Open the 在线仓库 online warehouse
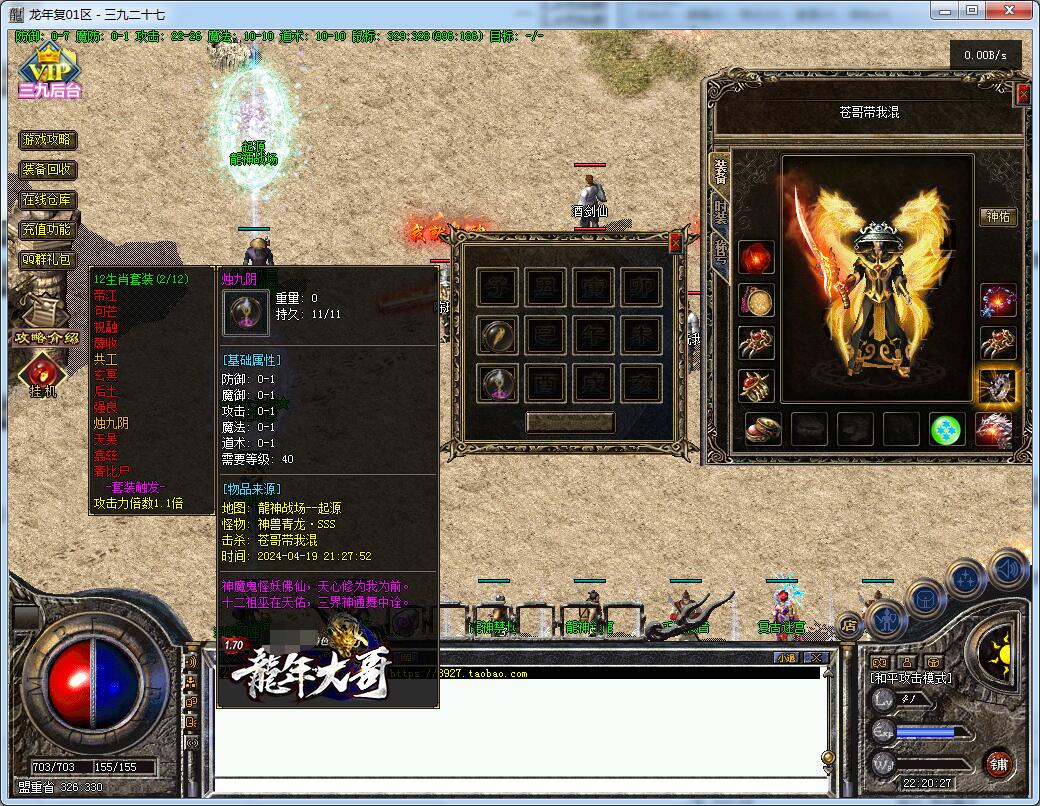 (48, 200)
